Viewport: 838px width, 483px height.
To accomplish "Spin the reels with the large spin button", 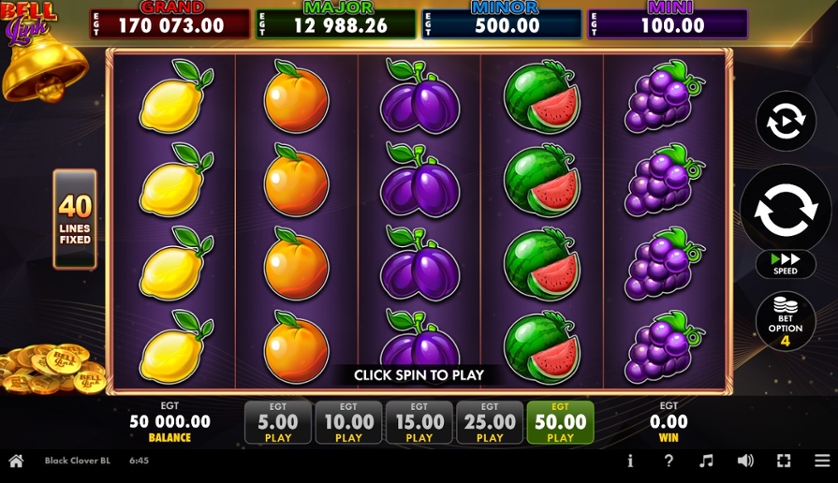I will (x=785, y=210).
